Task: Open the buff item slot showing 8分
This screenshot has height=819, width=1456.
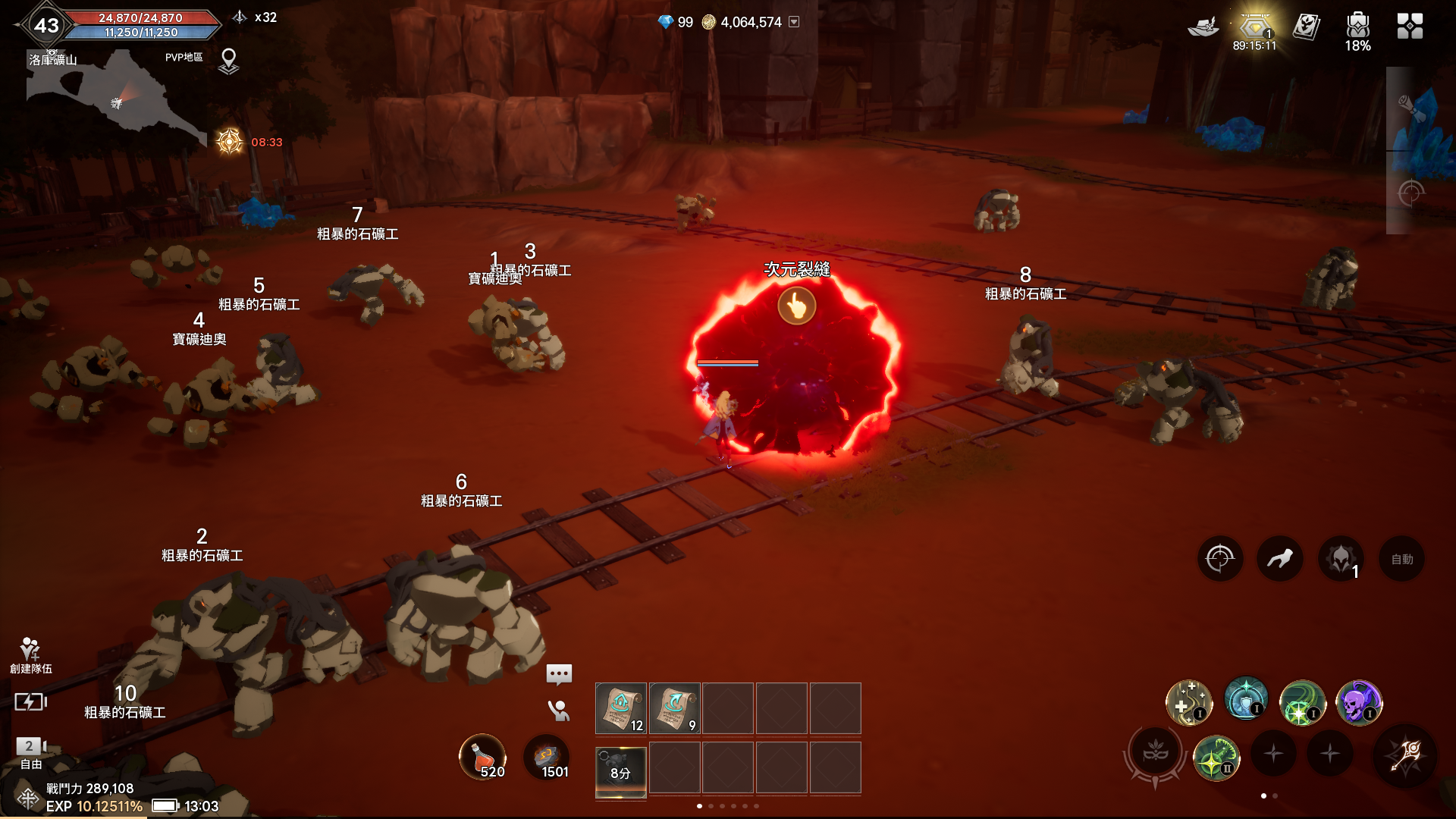Action: point(621,770)
